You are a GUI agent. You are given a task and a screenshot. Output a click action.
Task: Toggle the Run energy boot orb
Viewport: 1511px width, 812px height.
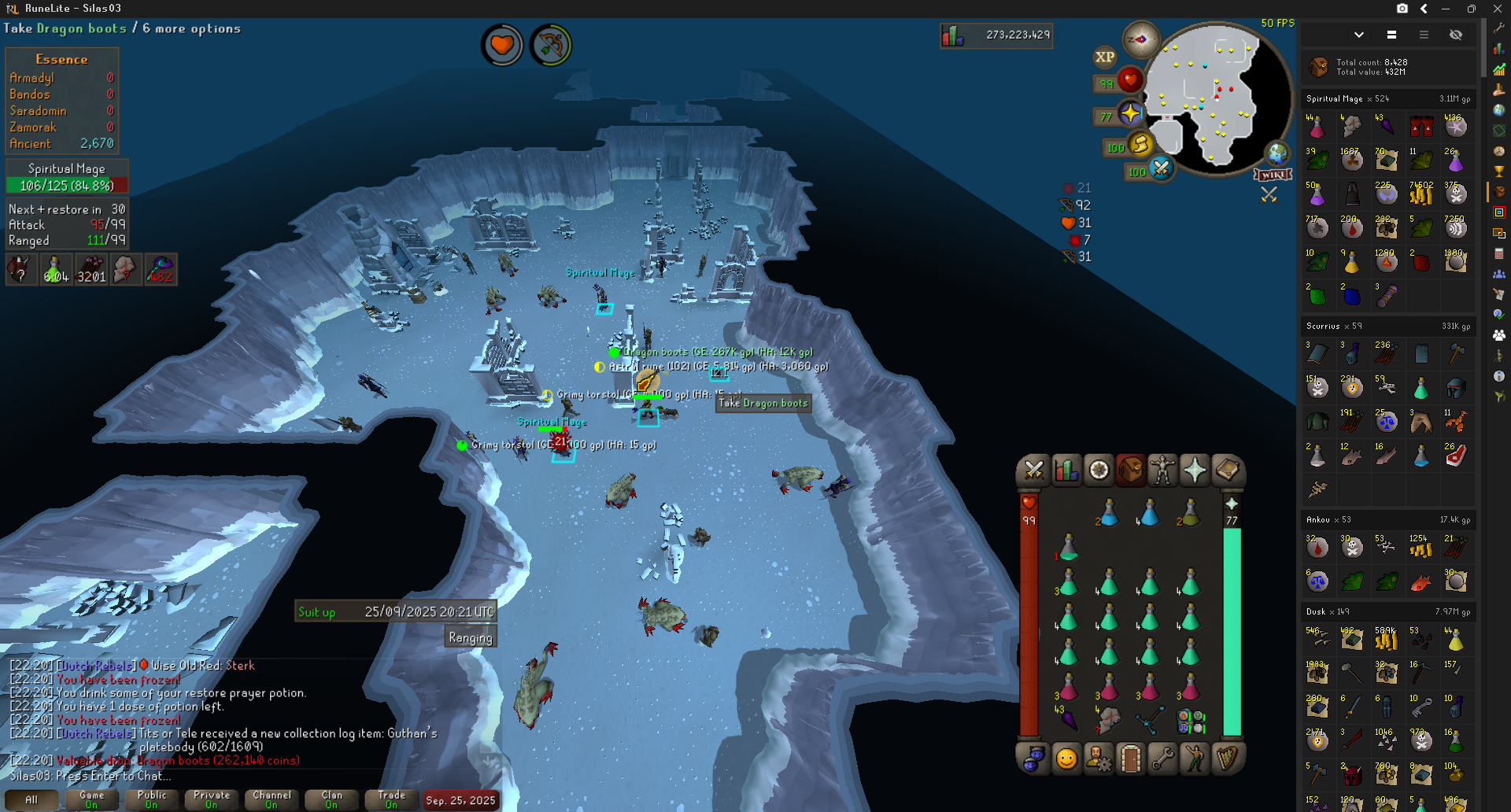(x=1140, y=145)
